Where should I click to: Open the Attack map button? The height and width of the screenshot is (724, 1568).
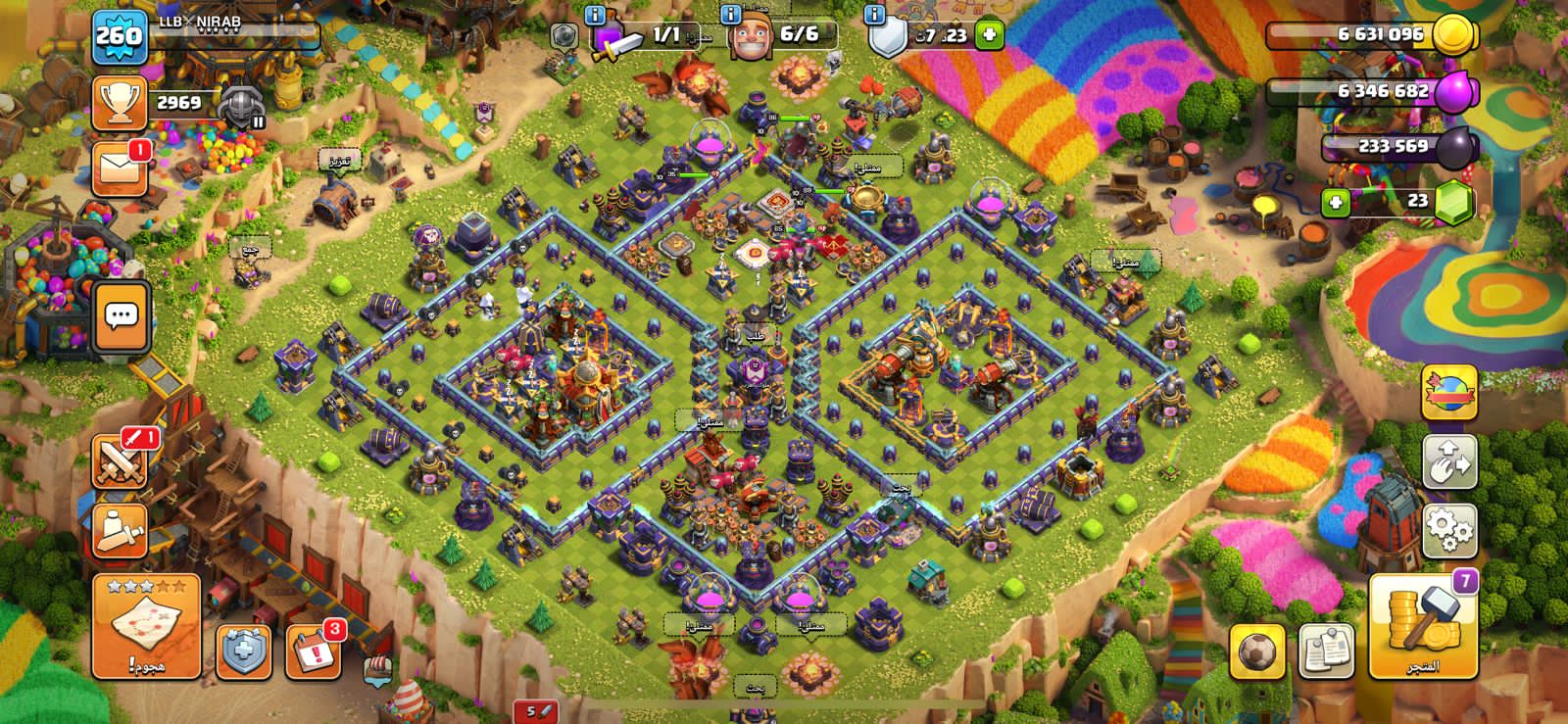coord(146,626)
